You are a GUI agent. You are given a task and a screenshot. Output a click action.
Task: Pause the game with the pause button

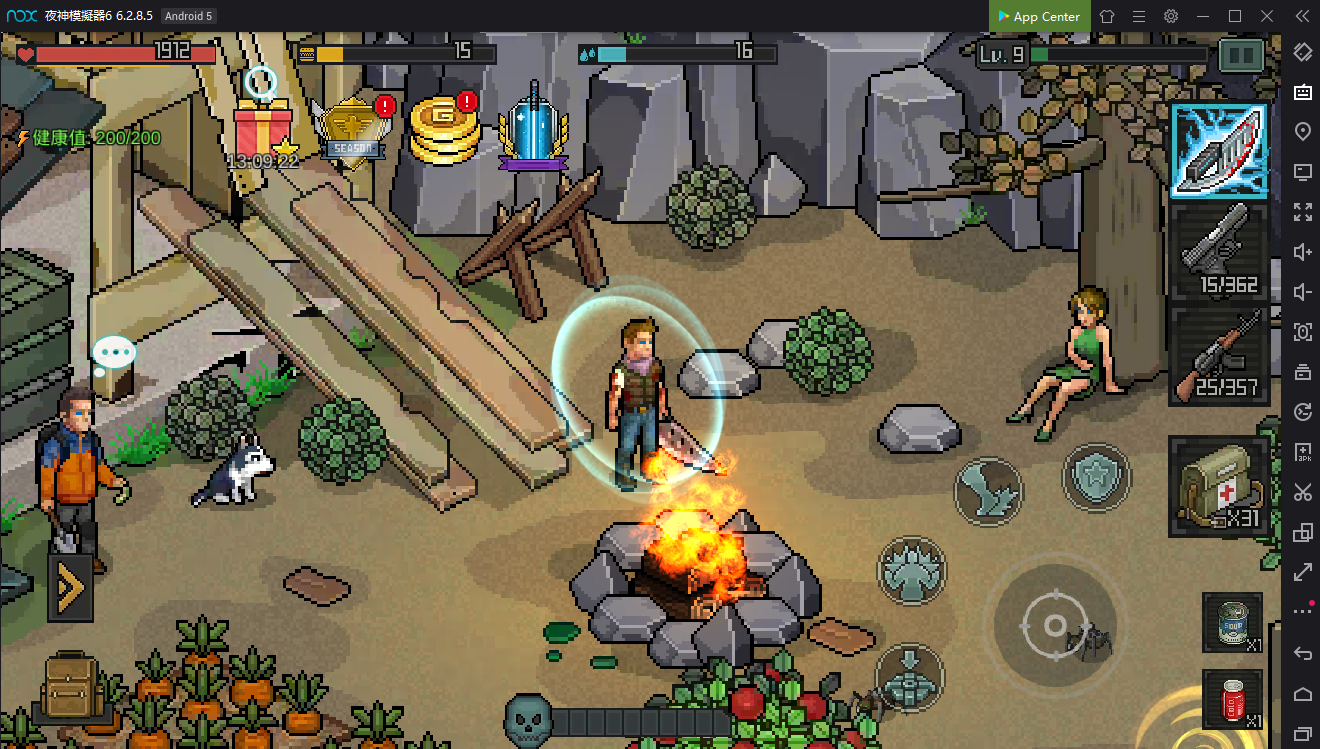click(1243, 55)
